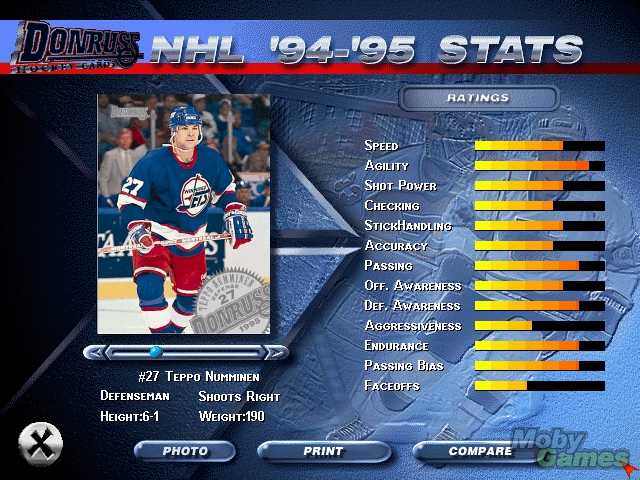Viewport: 640px width, 480px height.
Task: Open the Compare players screen
Action: coord(480,451)
